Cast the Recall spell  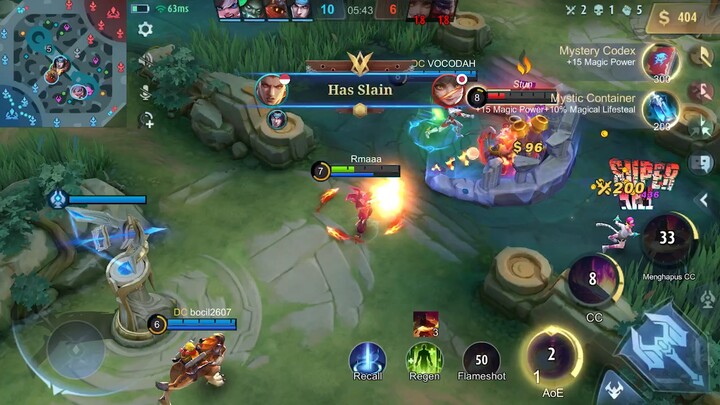tap(368, 358)
